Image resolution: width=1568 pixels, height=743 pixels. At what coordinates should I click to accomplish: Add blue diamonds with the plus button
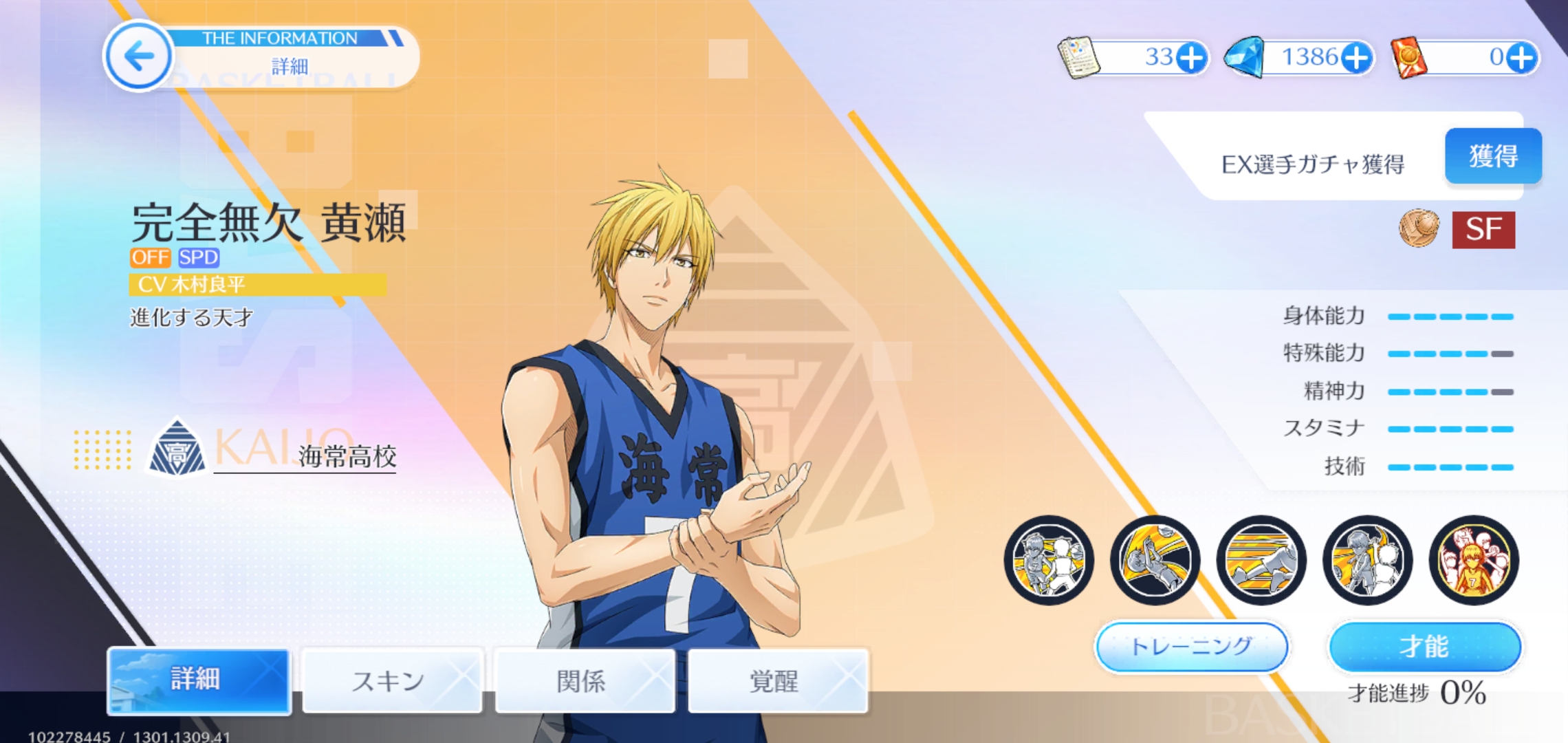pos(1356,58)
